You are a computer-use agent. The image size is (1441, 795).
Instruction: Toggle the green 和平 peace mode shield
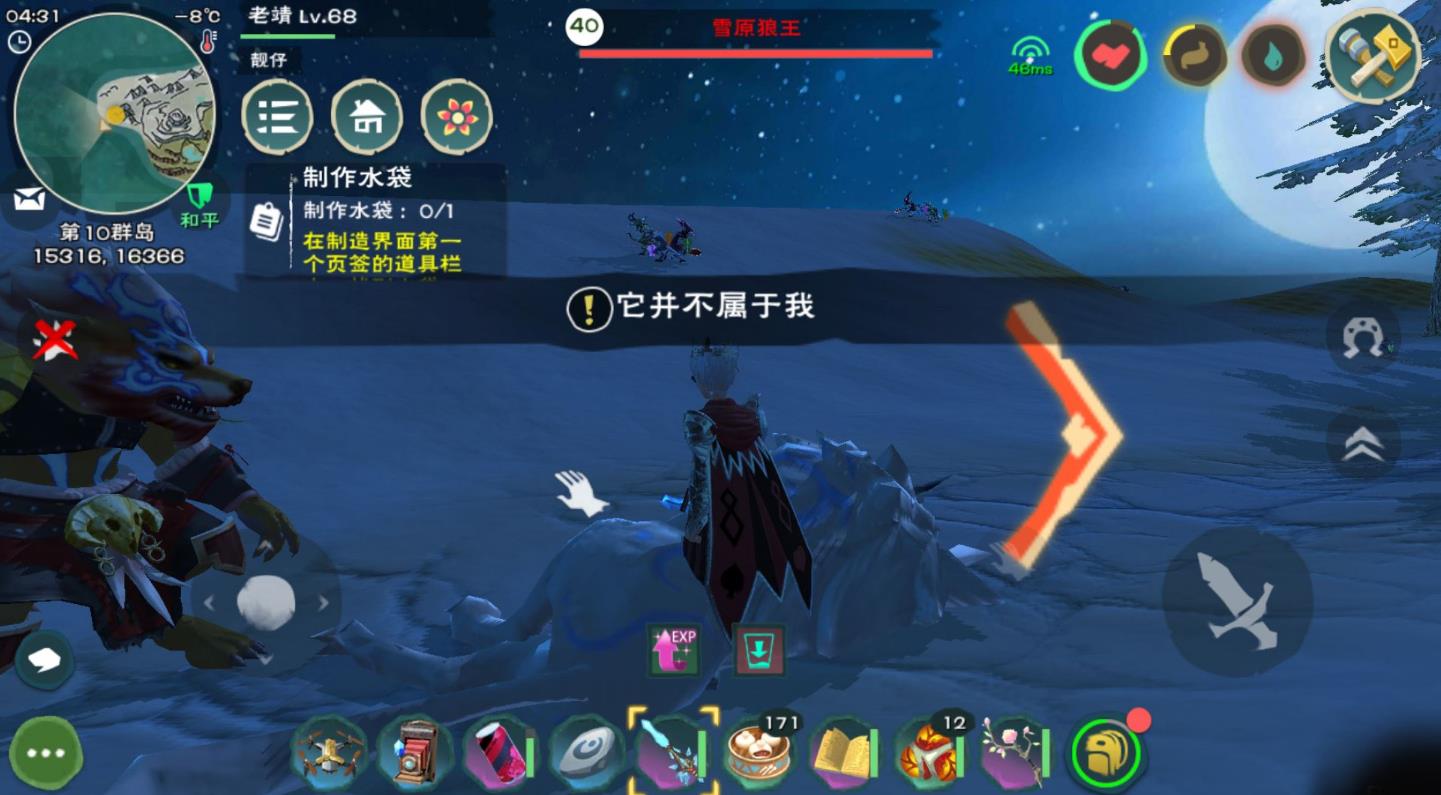199,201
